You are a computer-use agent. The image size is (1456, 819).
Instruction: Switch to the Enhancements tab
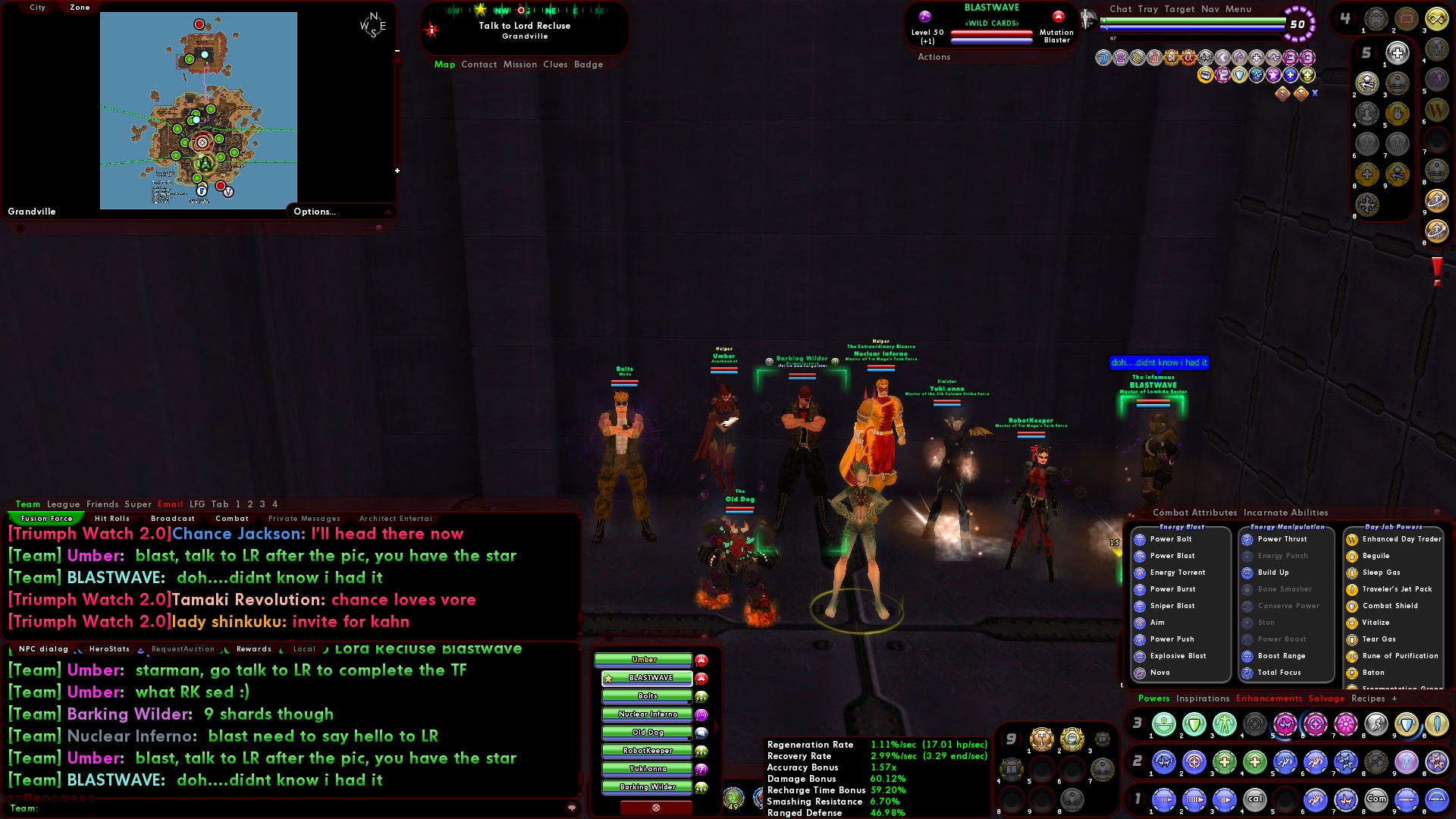(1269, 698)
